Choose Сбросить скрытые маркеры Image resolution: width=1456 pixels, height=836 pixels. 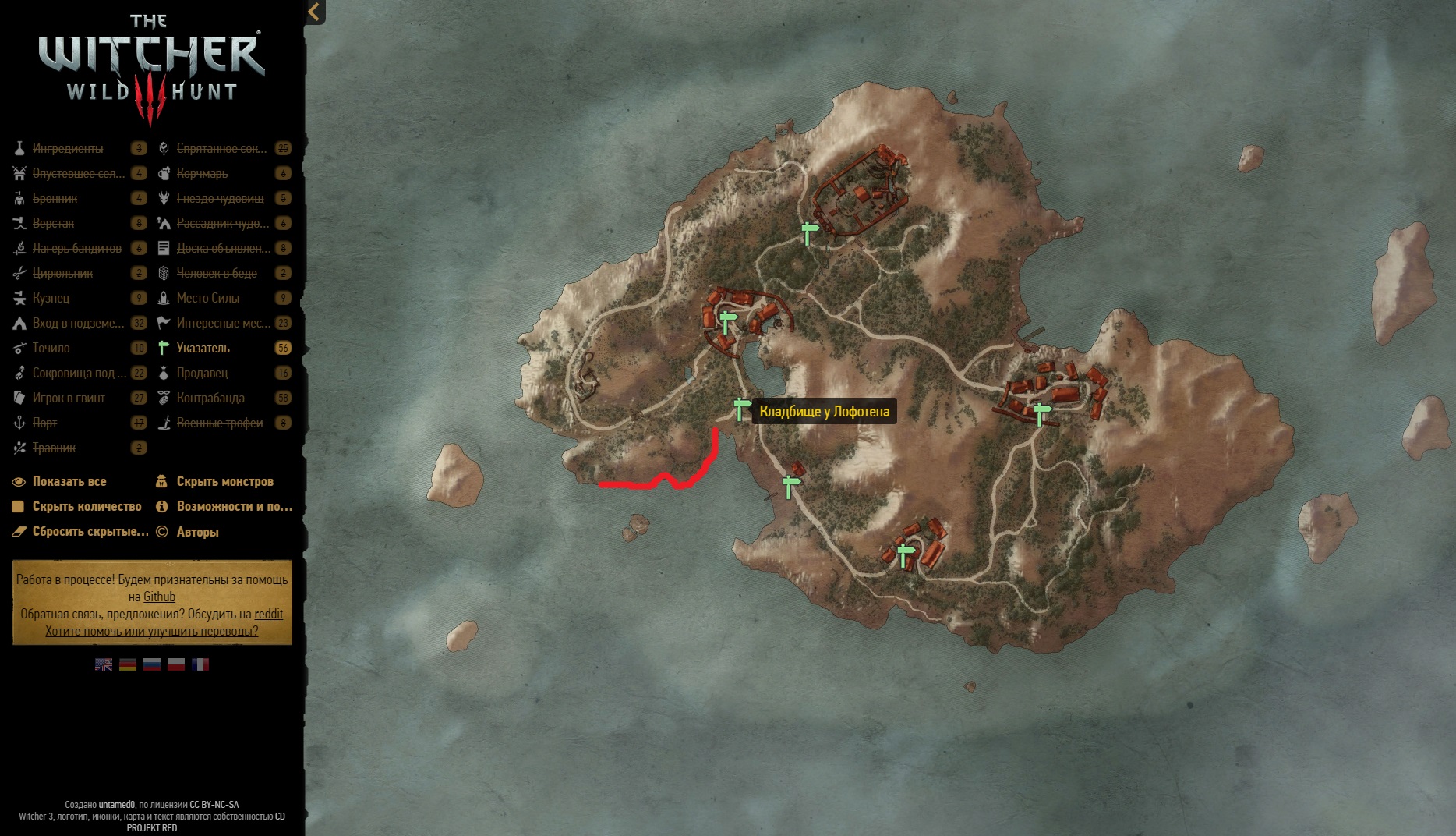pyautogui.click(x=90, y=531)
